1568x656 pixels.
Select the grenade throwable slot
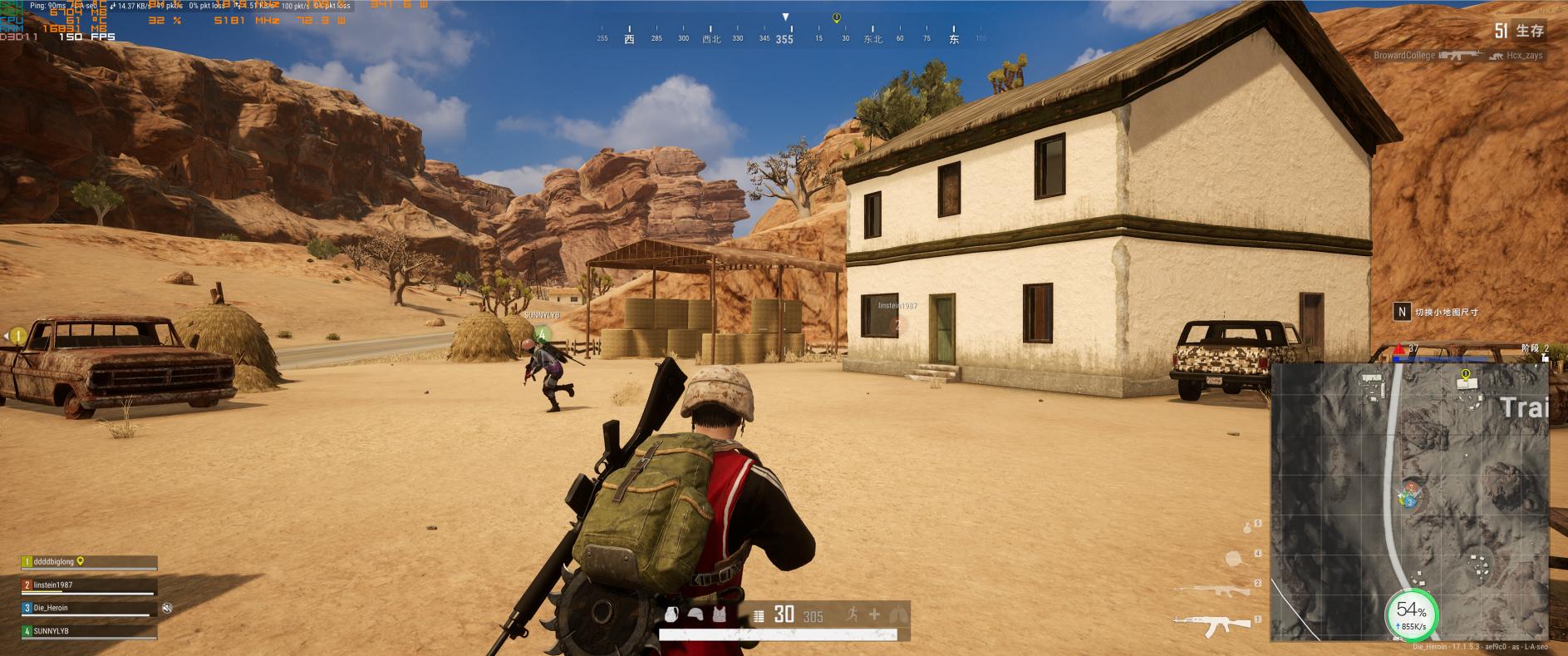tap(1246, 527)
